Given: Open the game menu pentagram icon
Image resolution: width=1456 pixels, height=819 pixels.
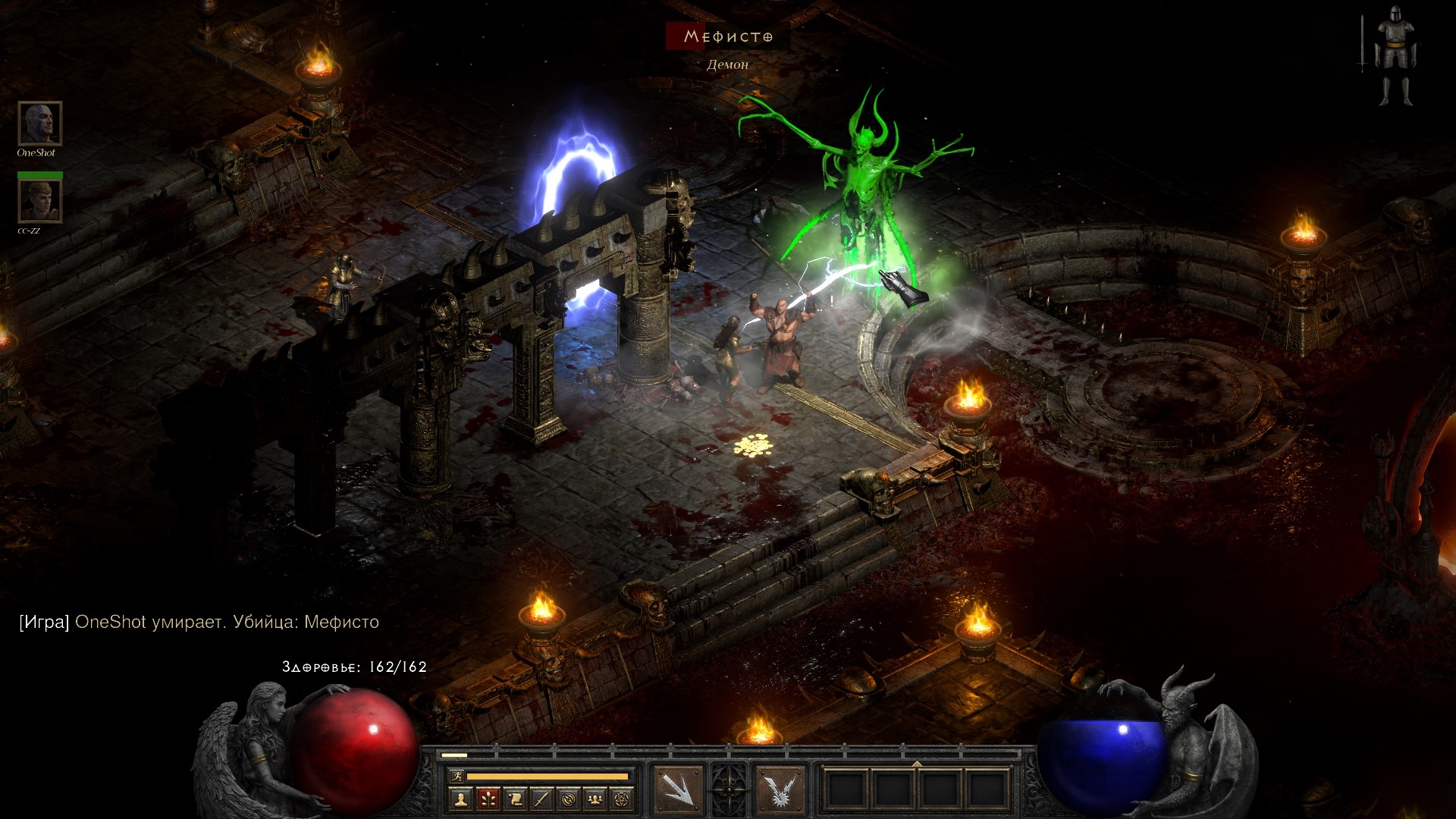Looking at the screenshot, I should [x=622, y=799].
